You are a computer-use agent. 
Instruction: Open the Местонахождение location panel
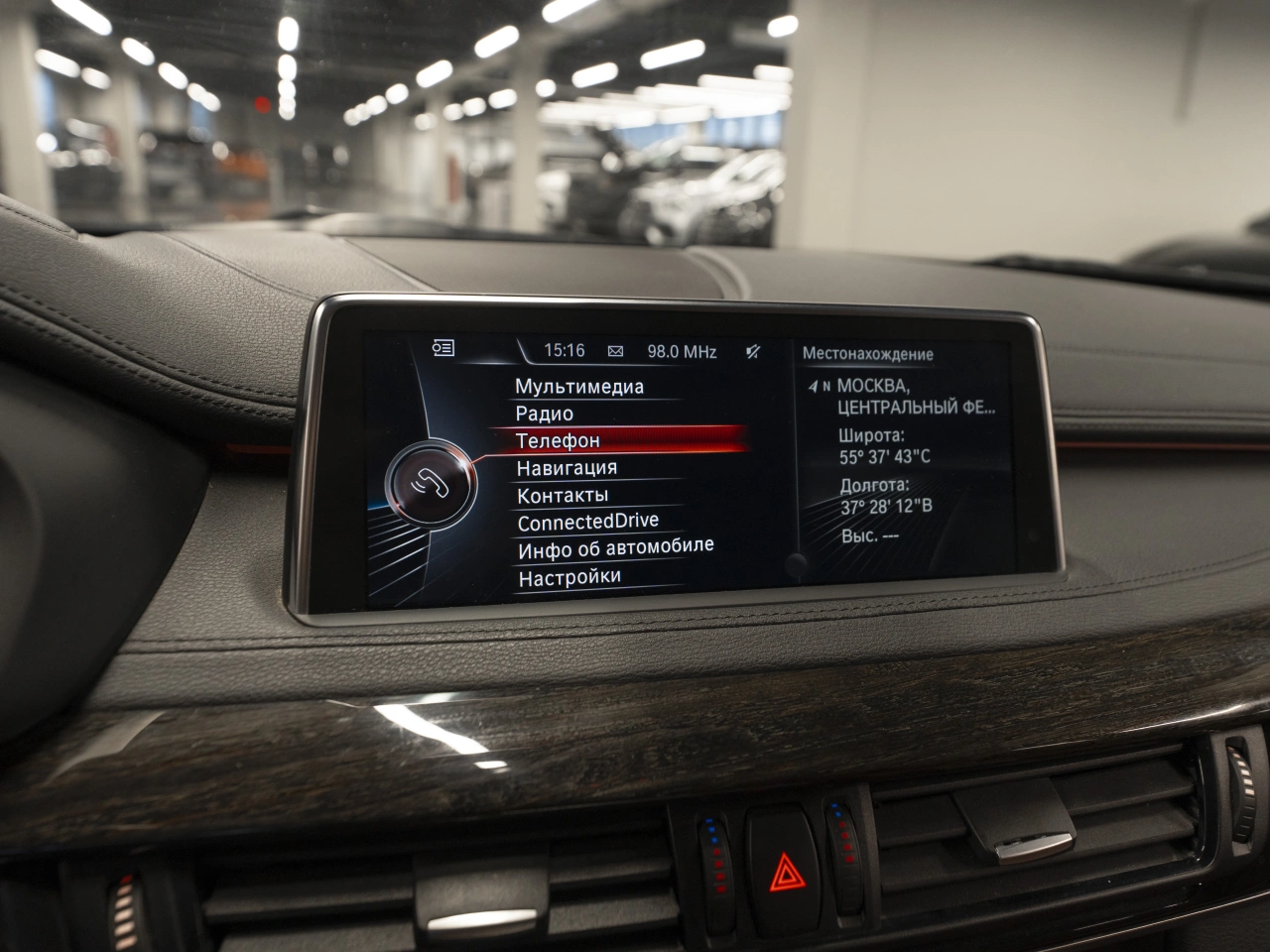point(867,354)
